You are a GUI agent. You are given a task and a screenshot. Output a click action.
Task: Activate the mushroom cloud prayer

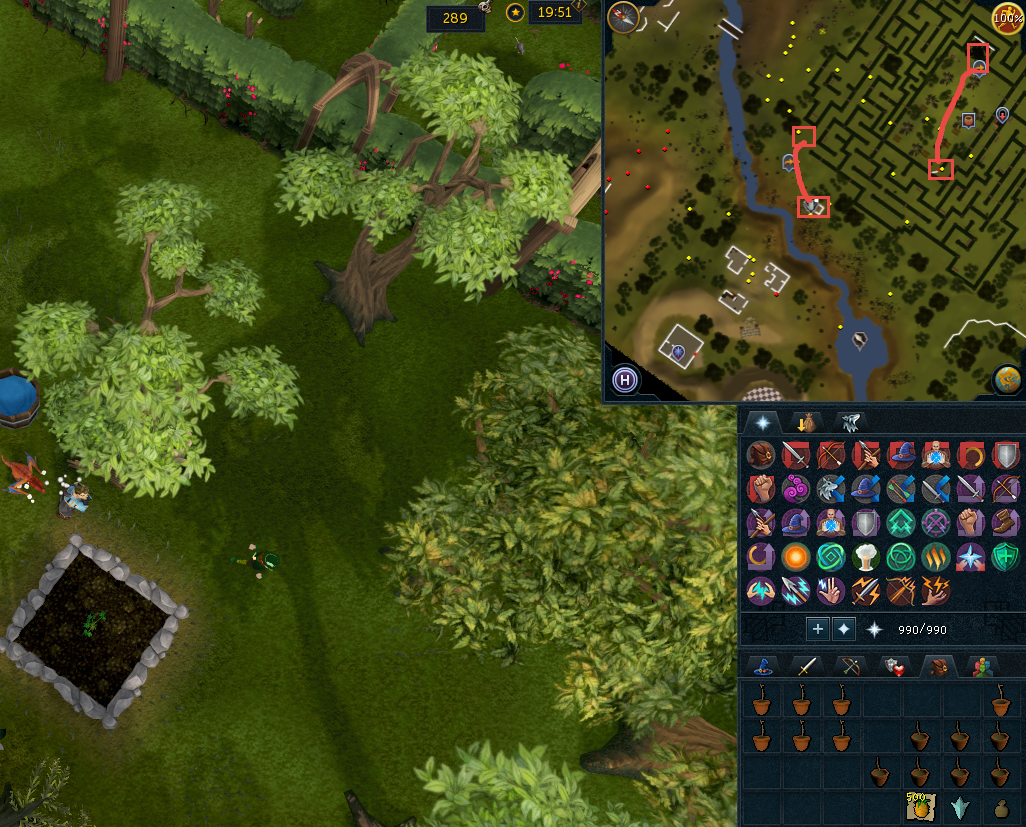click(x=864, y=556)
